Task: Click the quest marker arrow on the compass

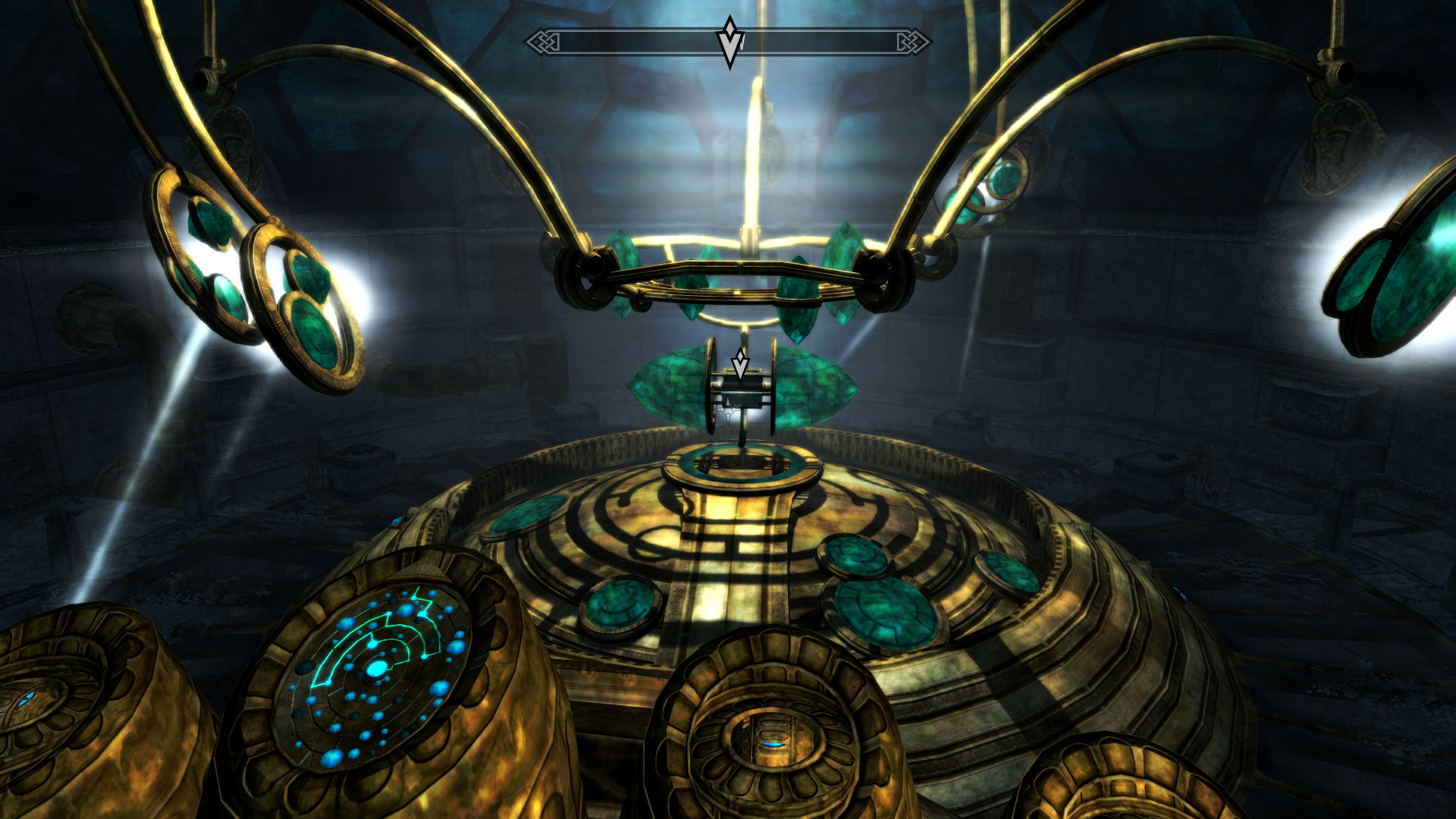Action: 730,42
